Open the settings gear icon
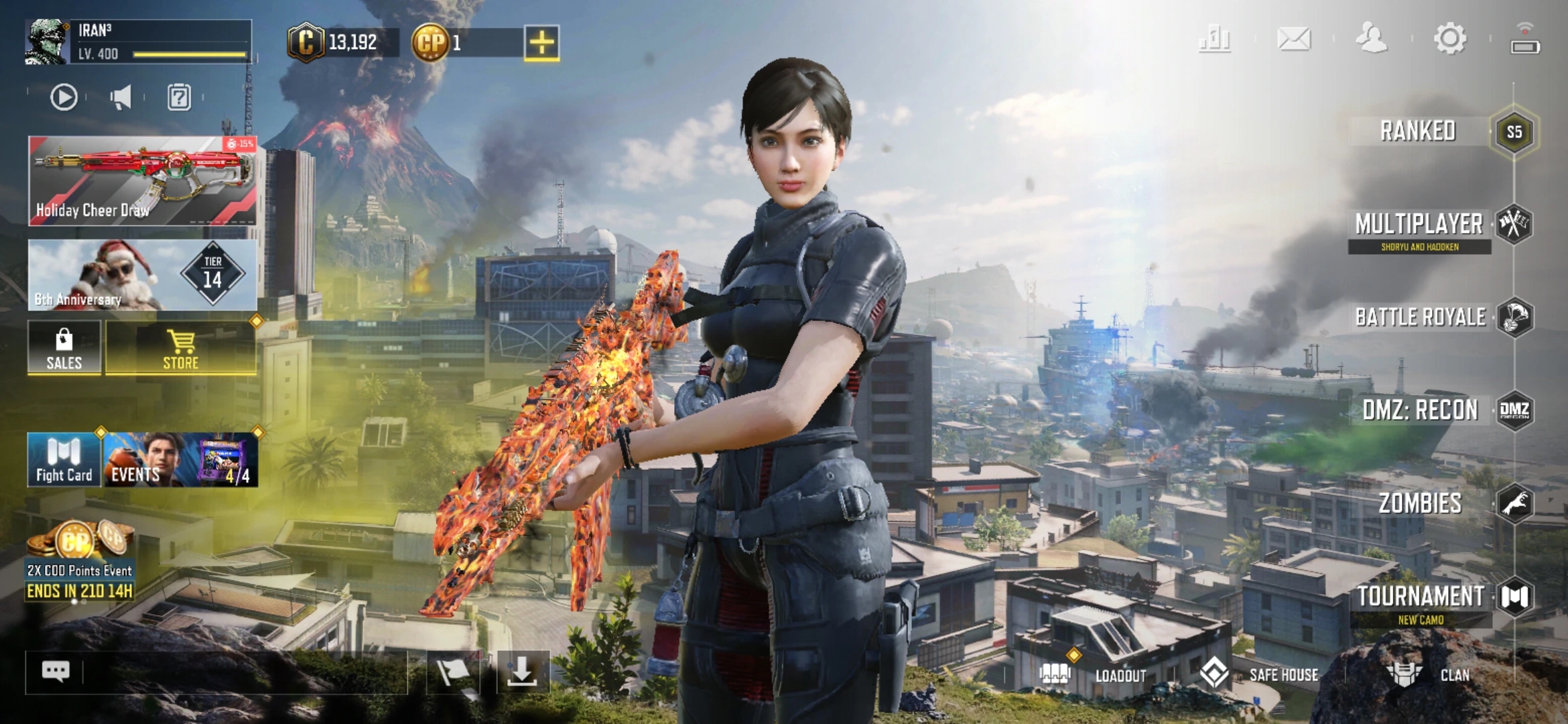The width and height of the screenshot is (1568, 724). tap(1450, 39)
